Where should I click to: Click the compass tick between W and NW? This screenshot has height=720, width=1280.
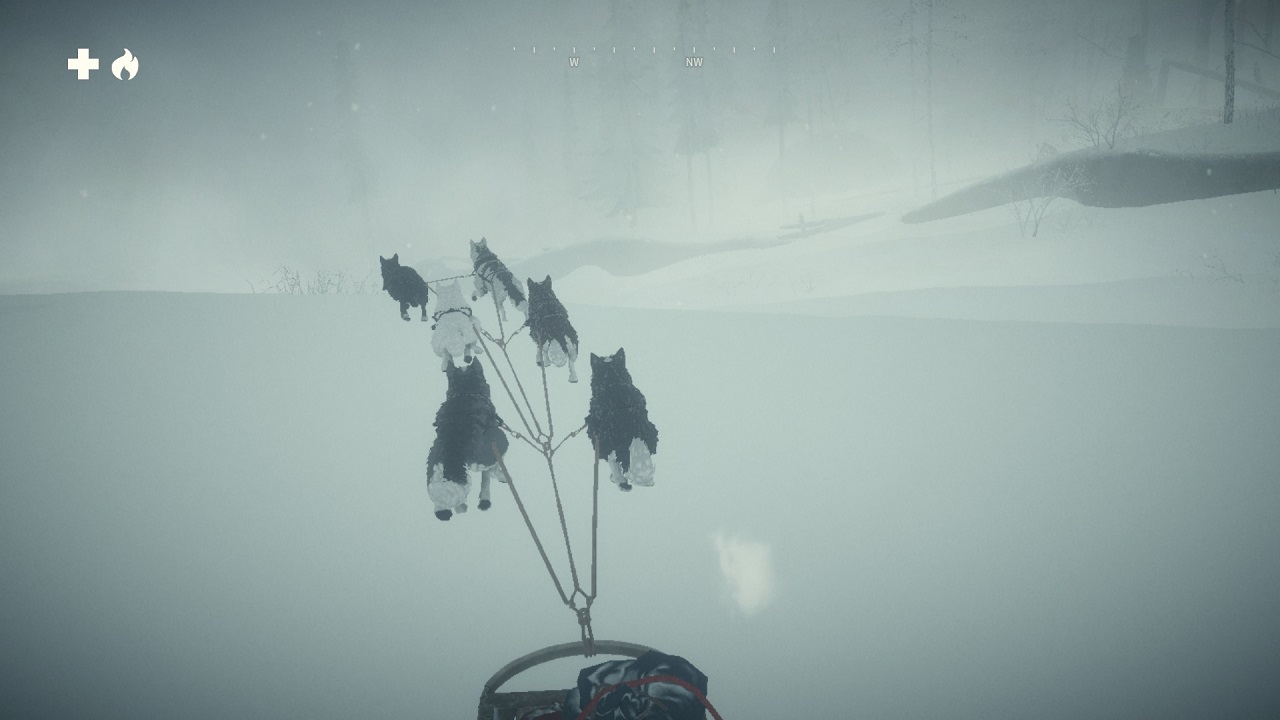coord(635,48)
